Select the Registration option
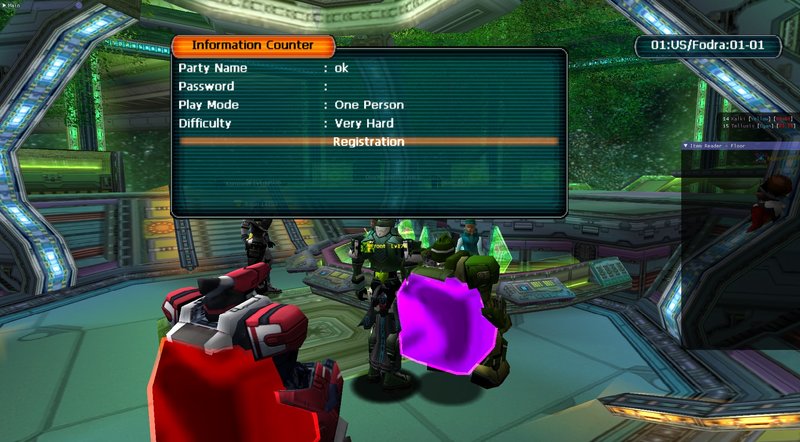This screenshot has height=442, width=800. pyautogui.click(x=368, y=142)
